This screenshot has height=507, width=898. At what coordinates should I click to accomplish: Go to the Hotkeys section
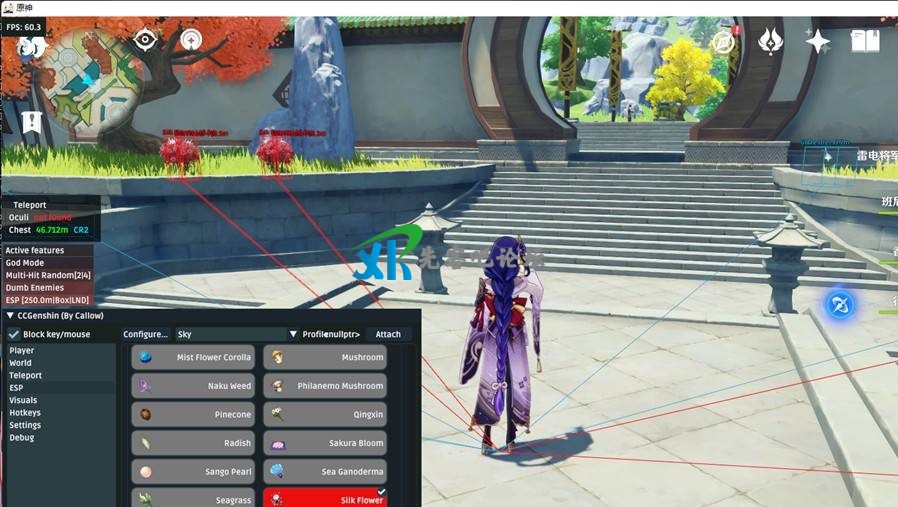pyautogui.click(x=25, y=413)
